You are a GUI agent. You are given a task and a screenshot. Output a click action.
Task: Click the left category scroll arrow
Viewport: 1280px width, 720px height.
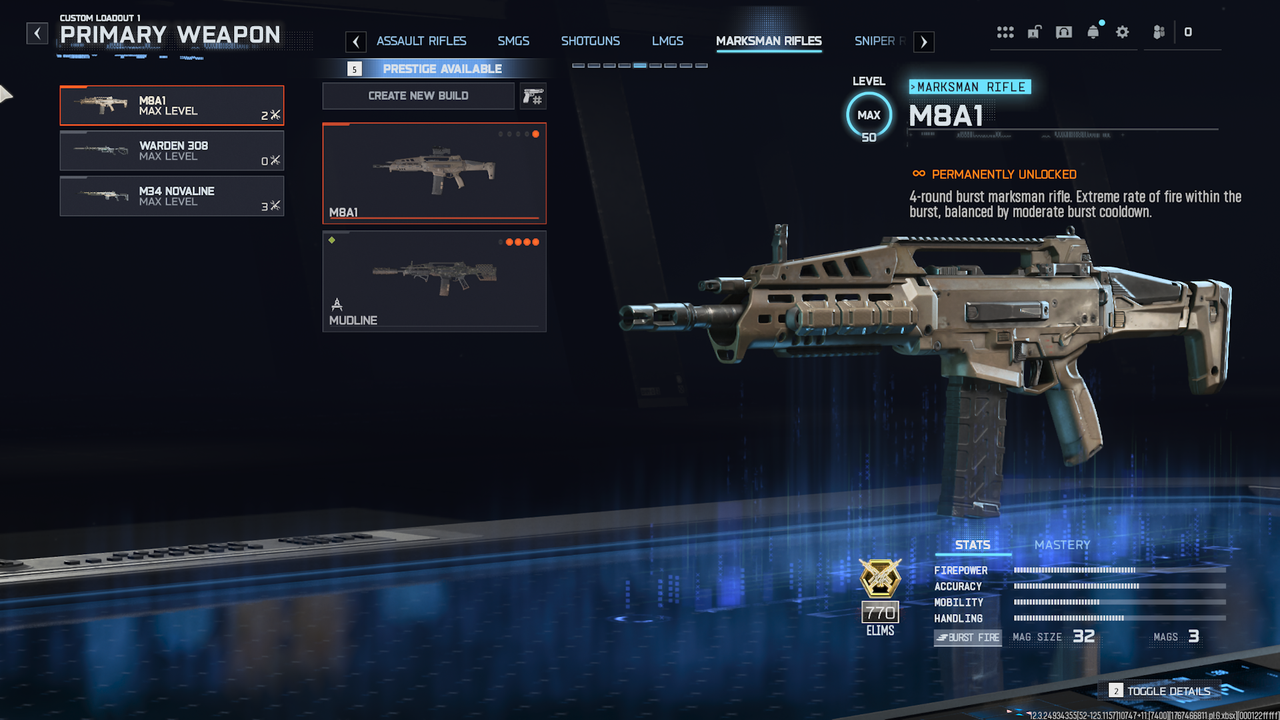click(356, 41)
